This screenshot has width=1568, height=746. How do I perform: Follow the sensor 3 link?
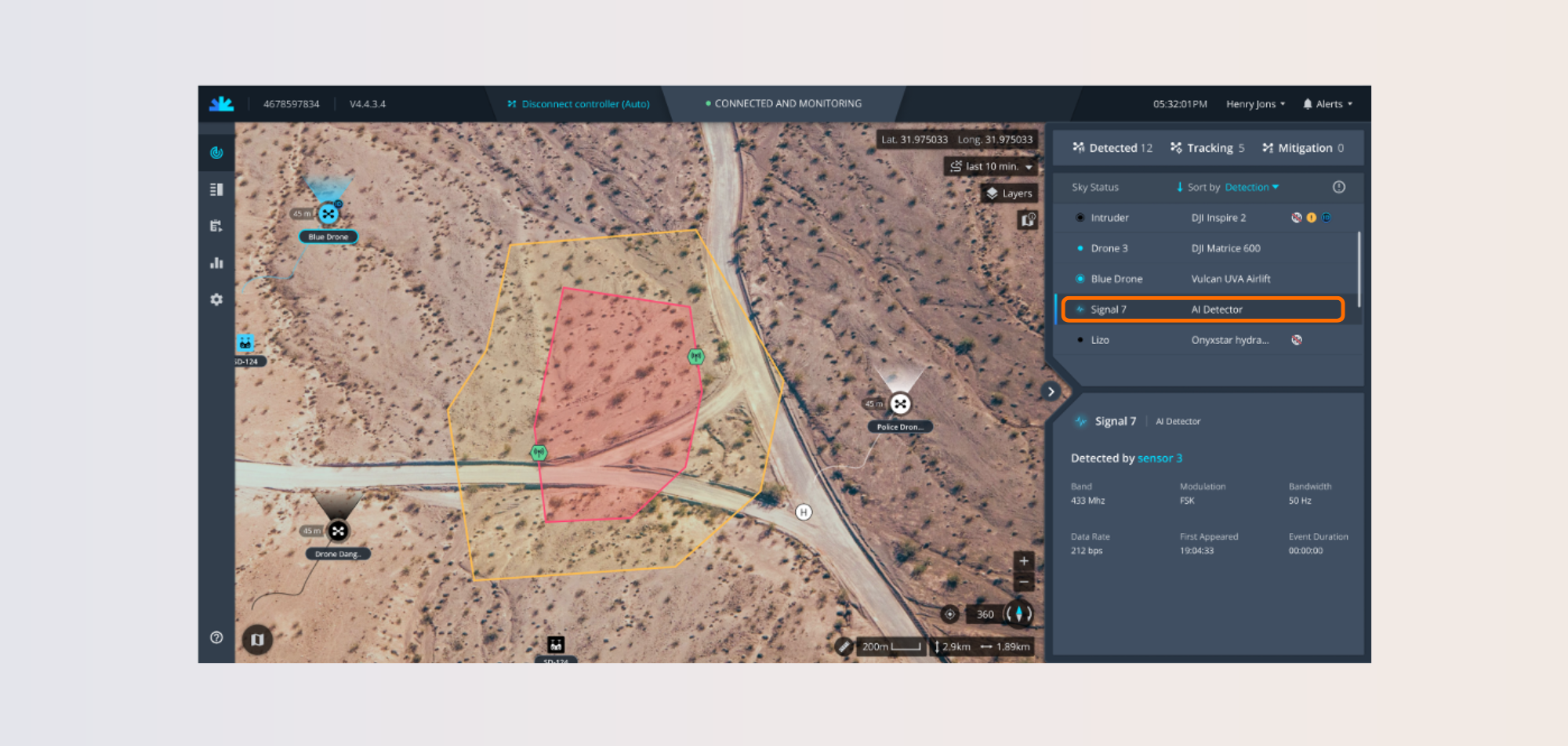pos(1160,458)
